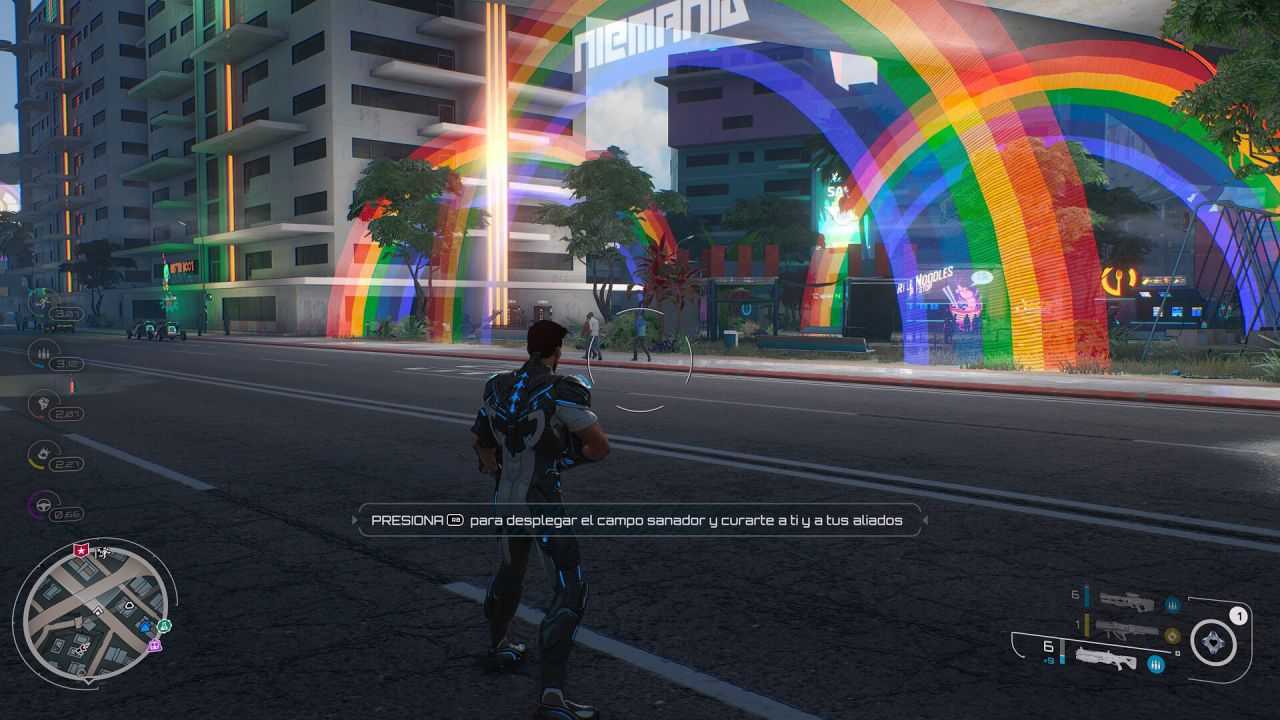Click the healing field instruction text banner
Viewport: 1280px width, 720px height.
point(640,520)
